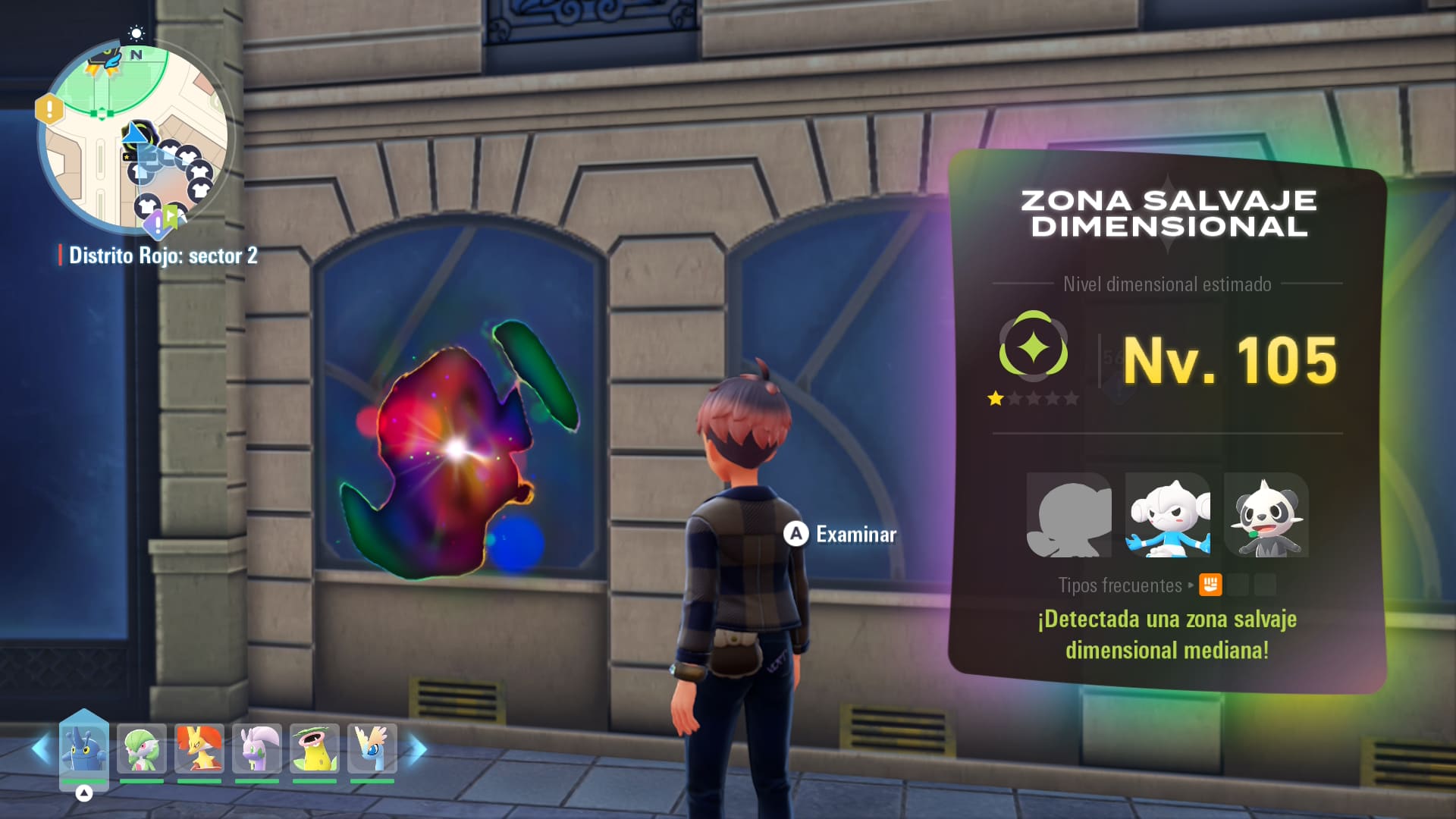Click the purple exclamation marker on the minimap

click(x=156, y=225)
